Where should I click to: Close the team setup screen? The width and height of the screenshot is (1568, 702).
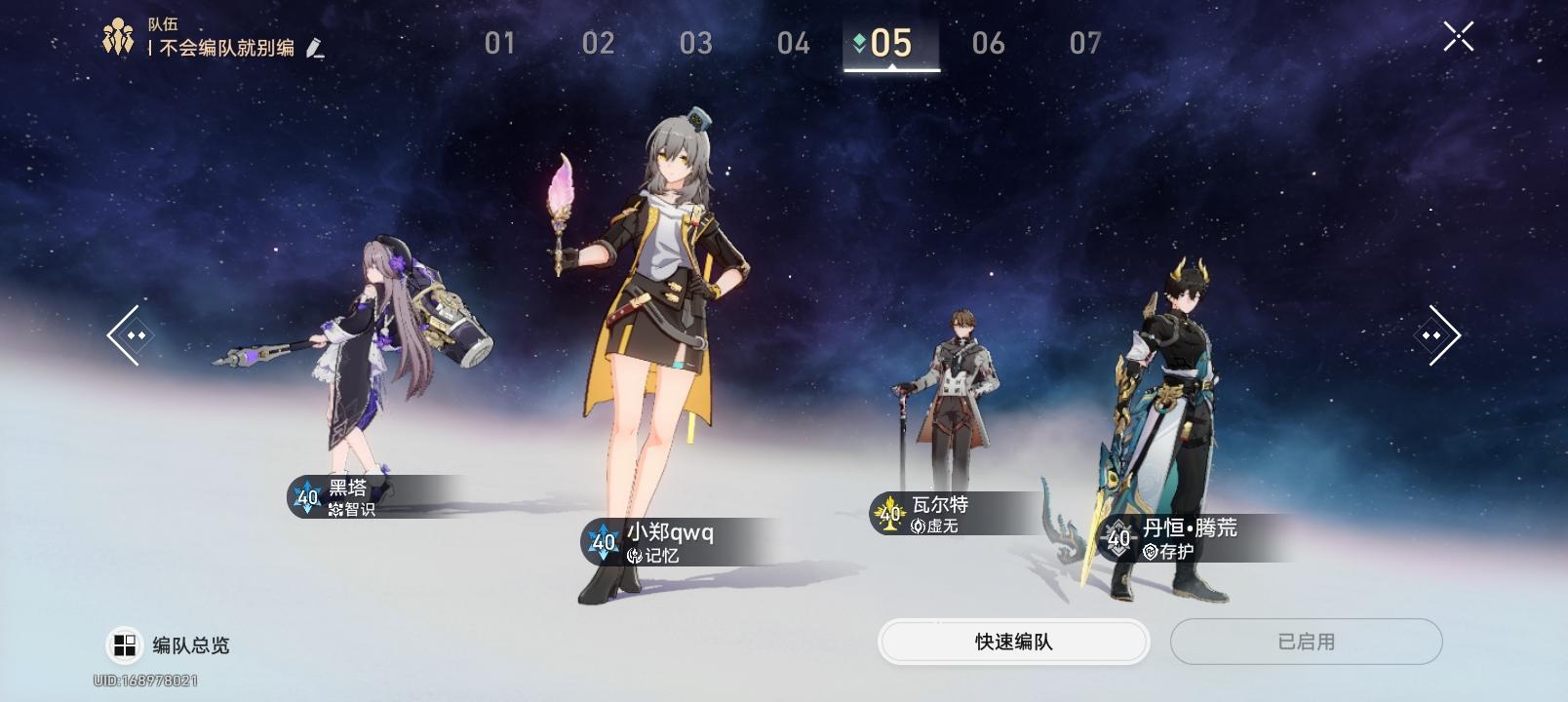[1457, 37]
